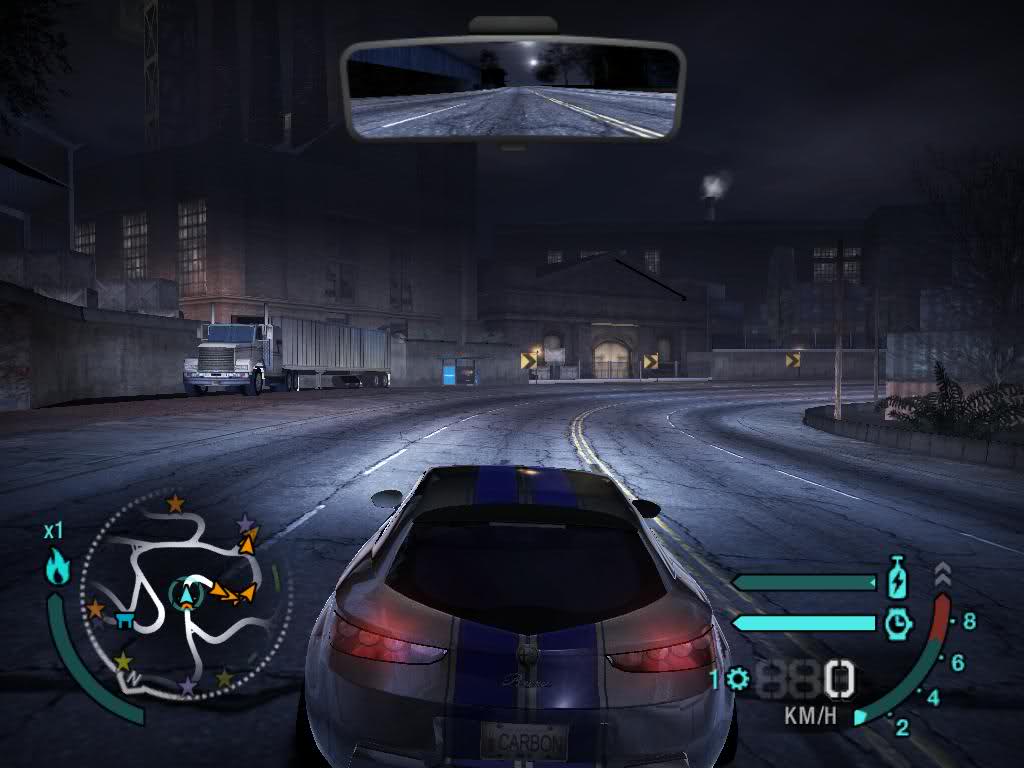
Task: Click the circular minimap
Action: (186, 596)
